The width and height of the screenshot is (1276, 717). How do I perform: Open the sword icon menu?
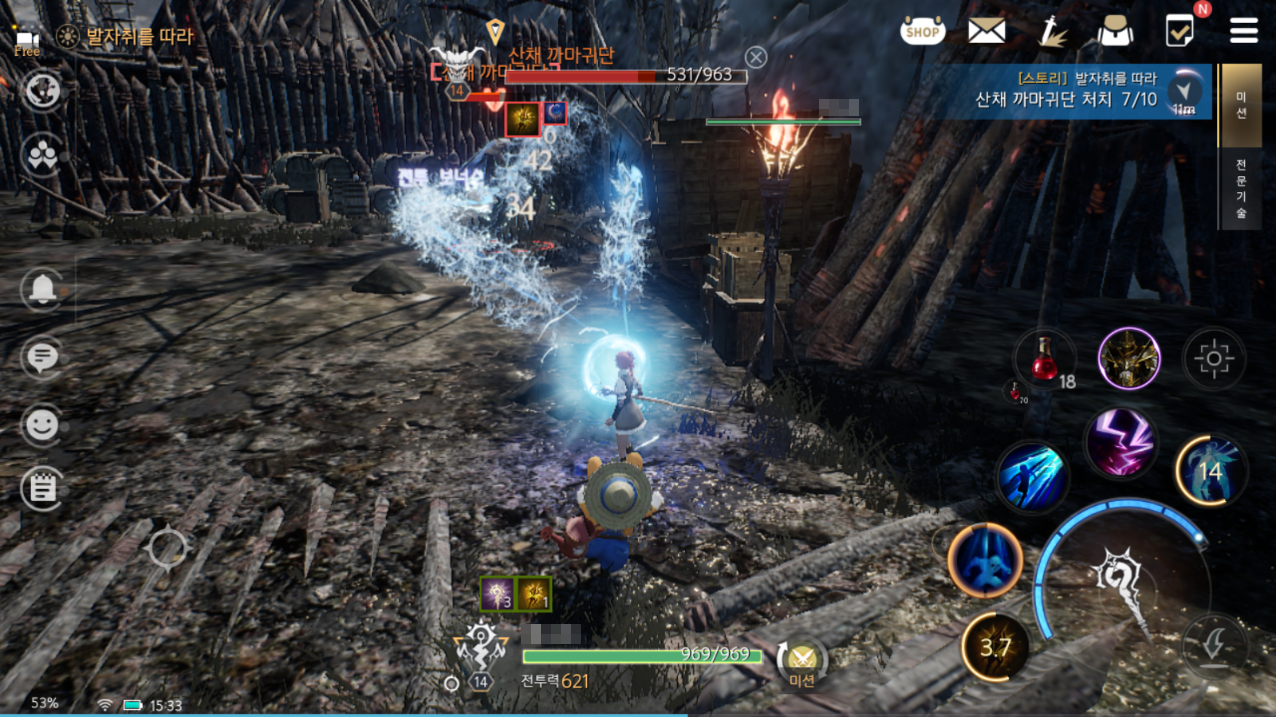(x=1052, y=32)
